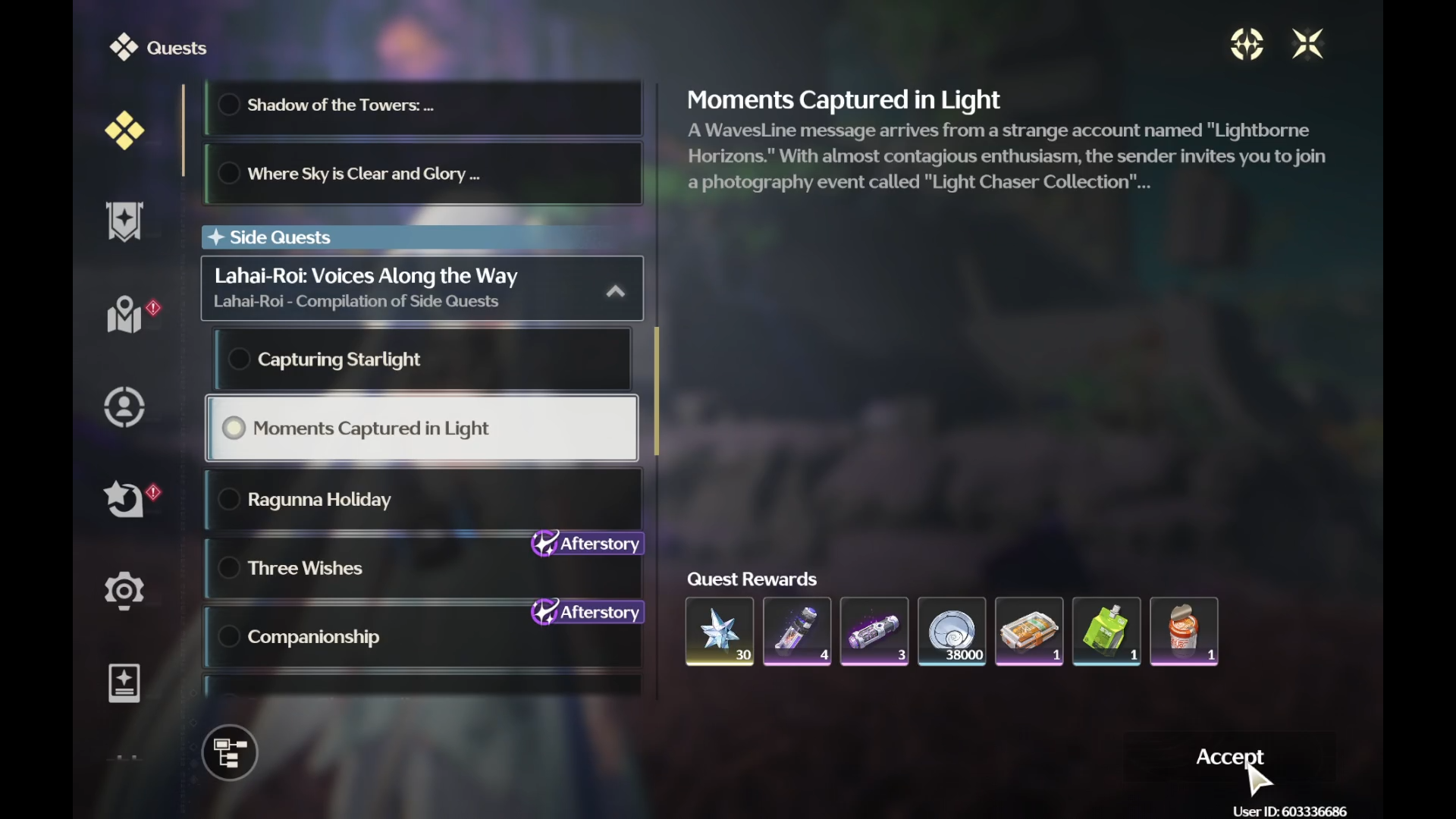Inspect the star-shaped Astrite reward icon

tap(720, 631)
